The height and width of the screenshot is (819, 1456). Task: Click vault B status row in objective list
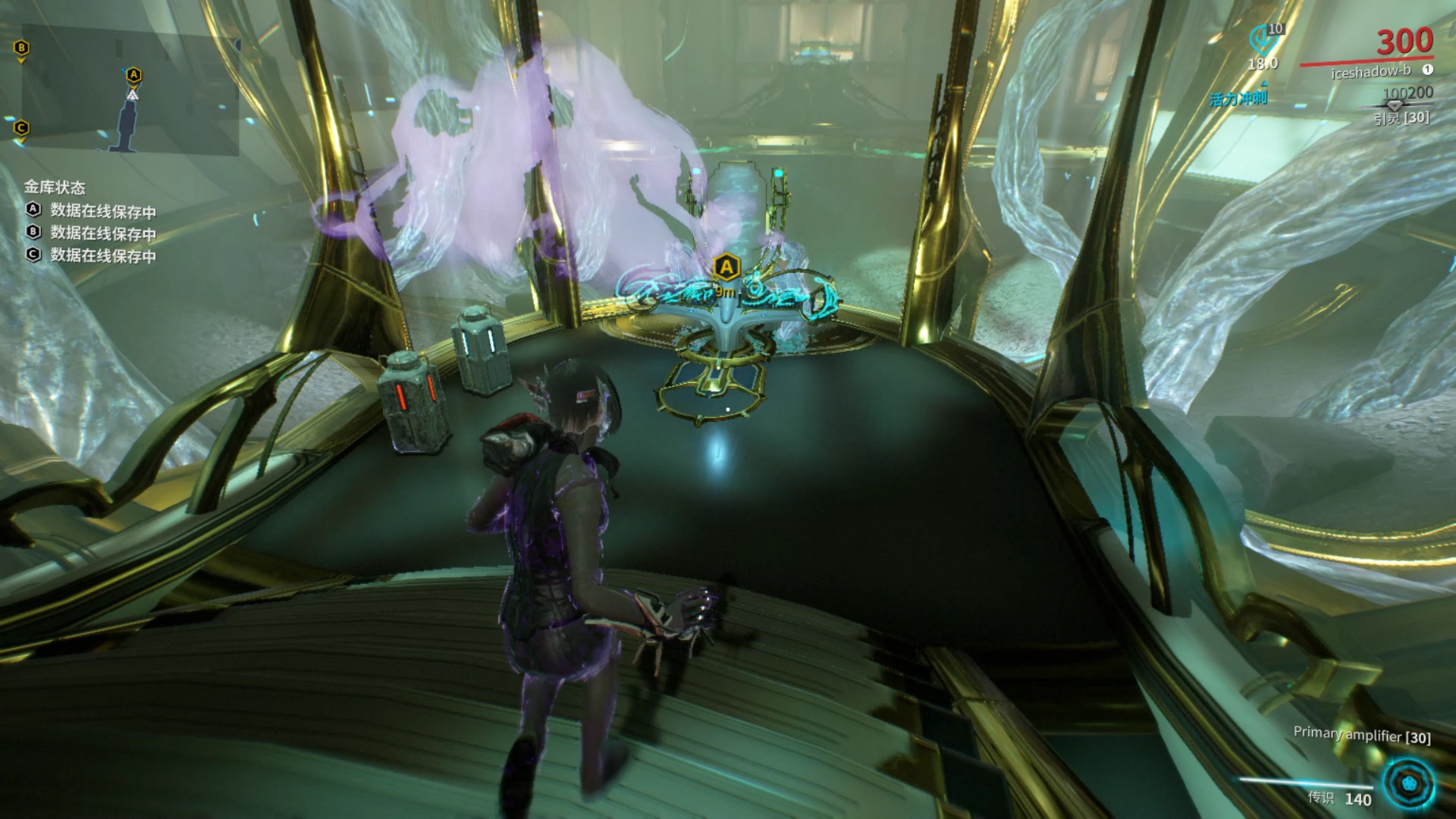(91, 233)
